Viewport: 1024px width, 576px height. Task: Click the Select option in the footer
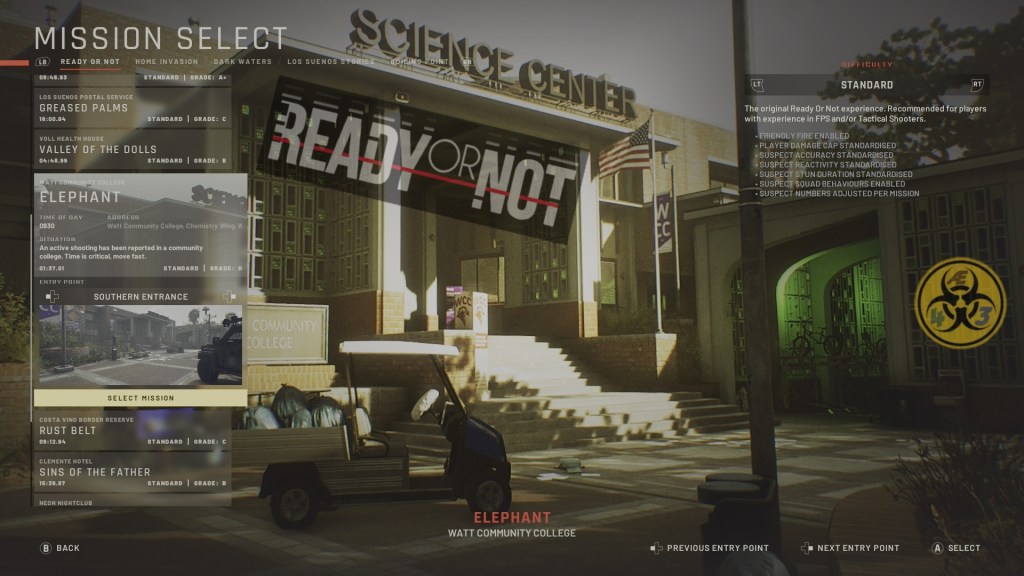[956, 548]
